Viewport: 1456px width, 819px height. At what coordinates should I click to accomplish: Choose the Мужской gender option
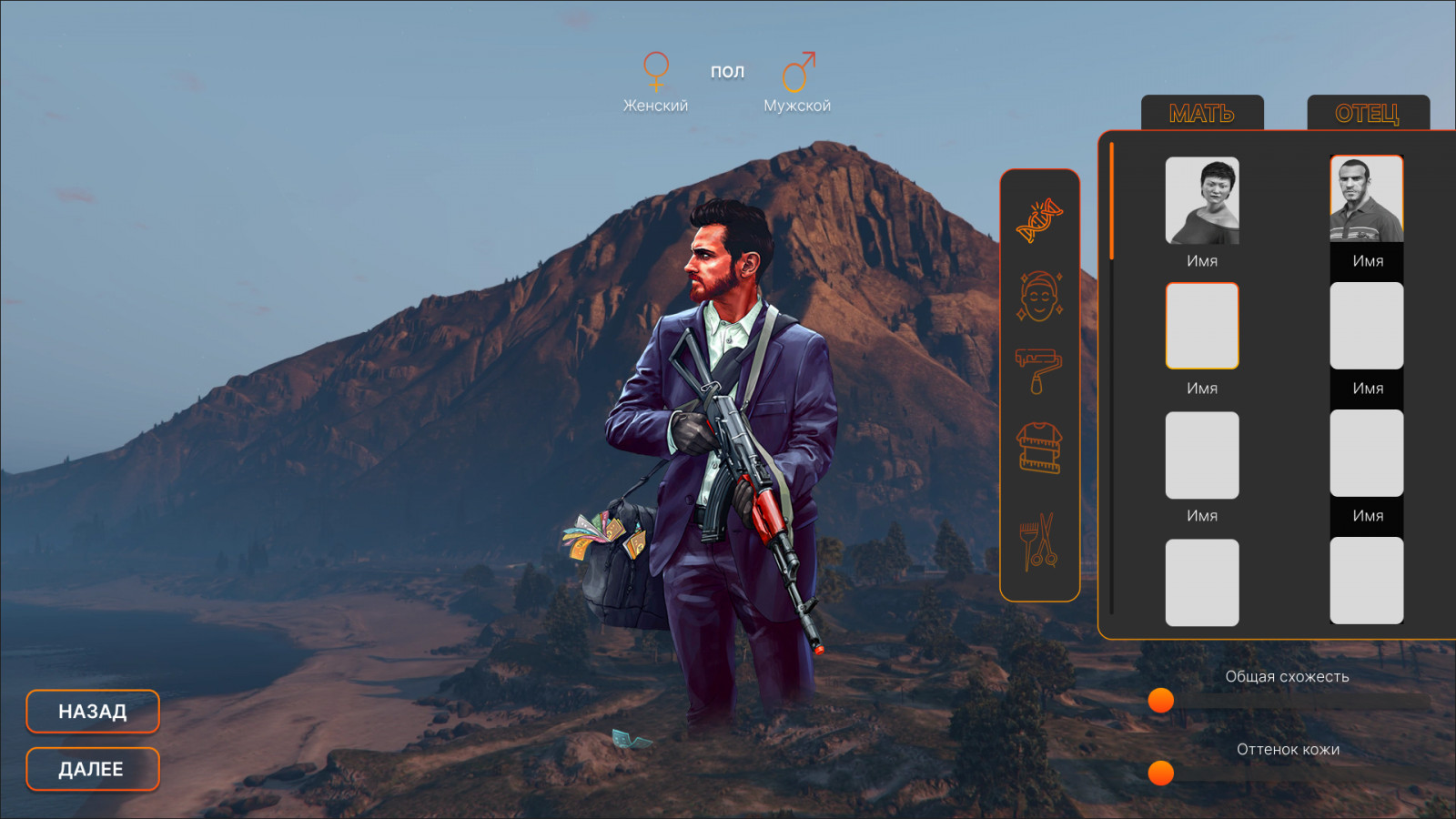[x=797, y=82]
